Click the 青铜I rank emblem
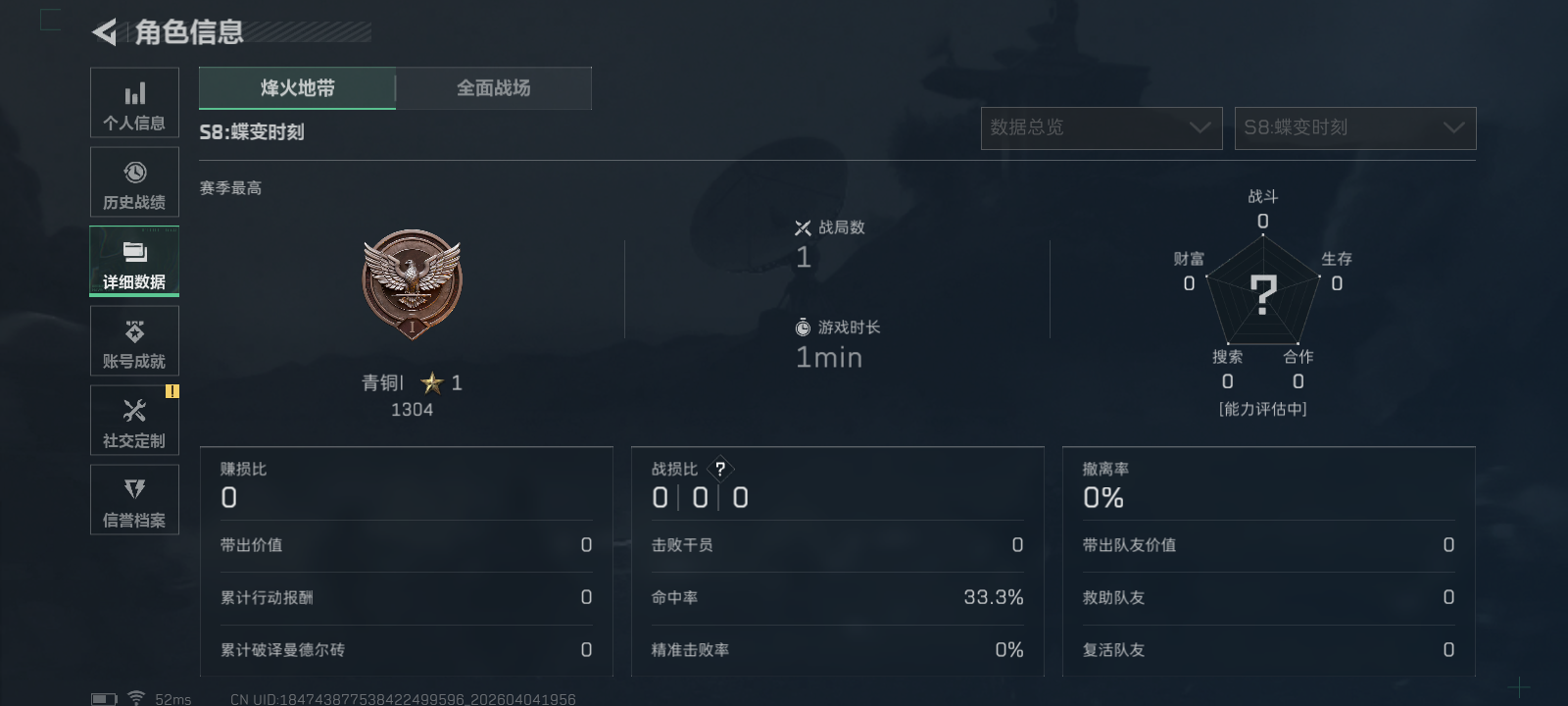Viewport: 1568px width, 706px height. pos(412,284)
